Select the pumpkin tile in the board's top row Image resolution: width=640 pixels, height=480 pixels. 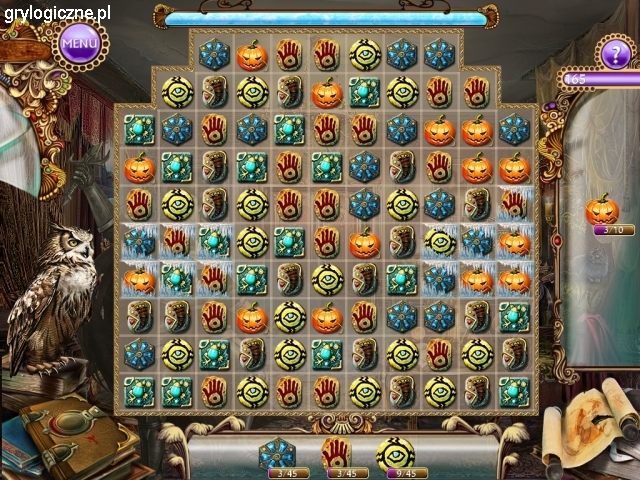pos(252,55)
